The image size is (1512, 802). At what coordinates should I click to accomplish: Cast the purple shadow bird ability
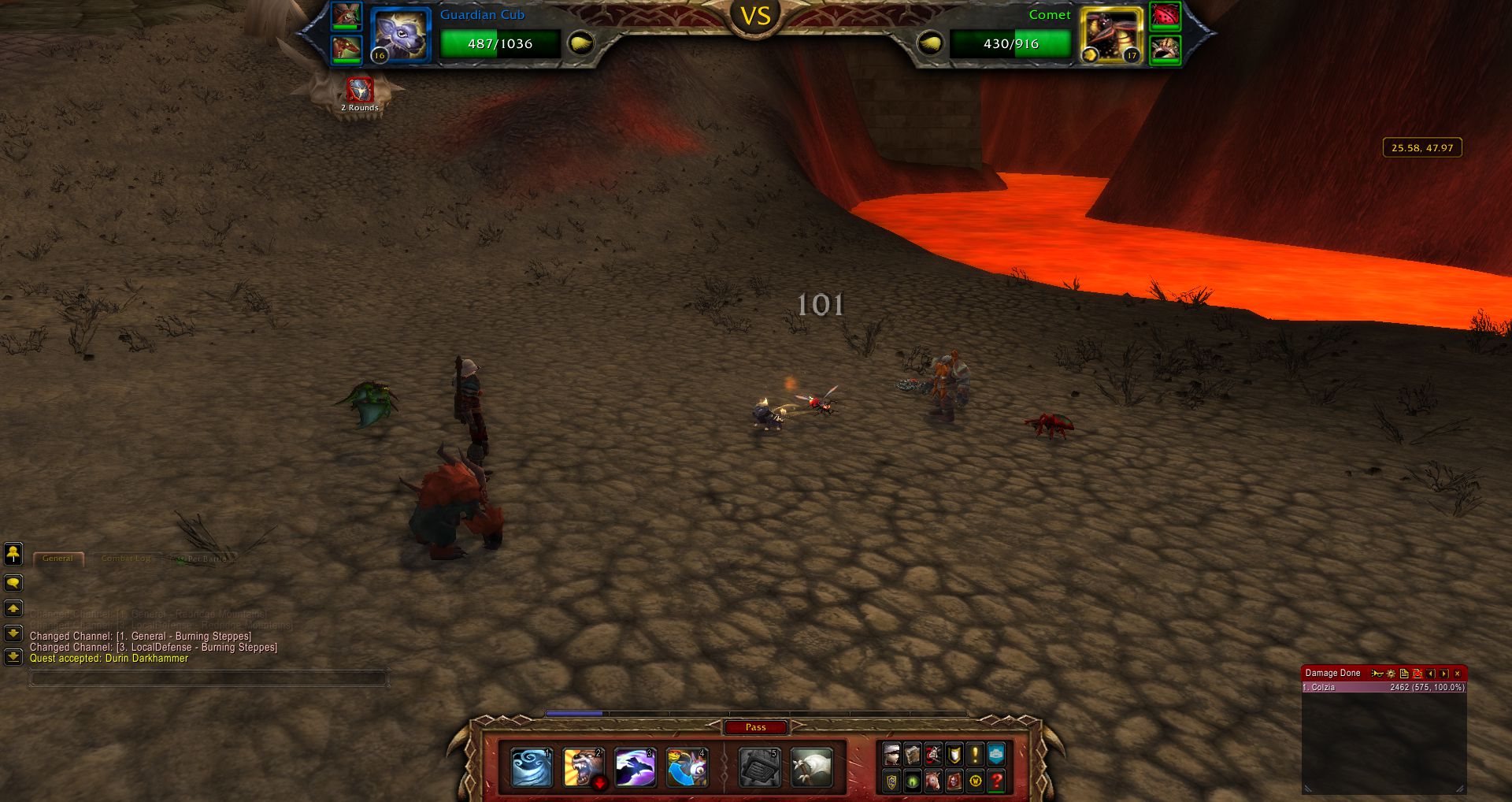point(636,768)
